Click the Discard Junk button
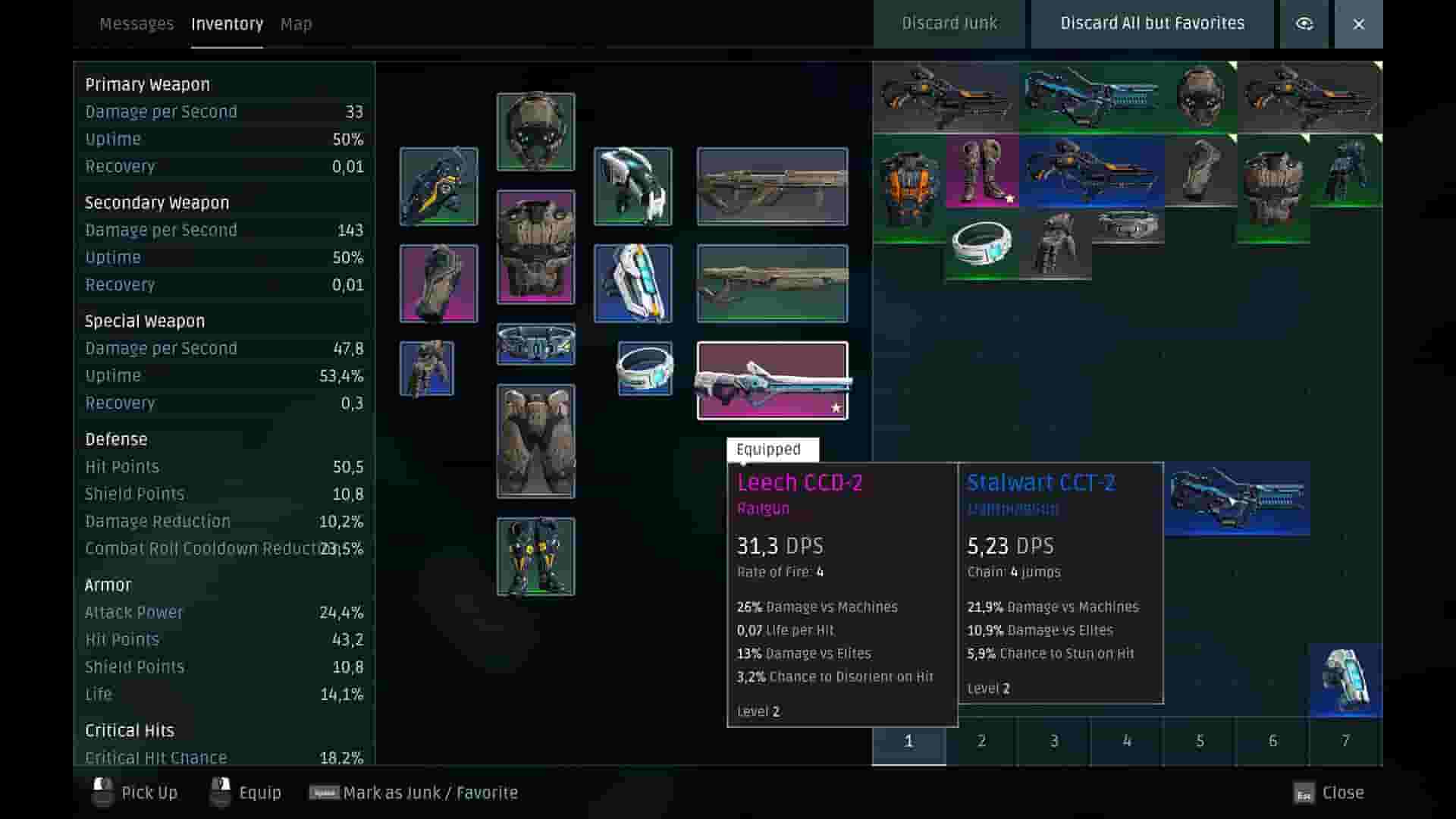Image resolution: width=1456 pixels, height=819 pixels. (x=949, y=24)
